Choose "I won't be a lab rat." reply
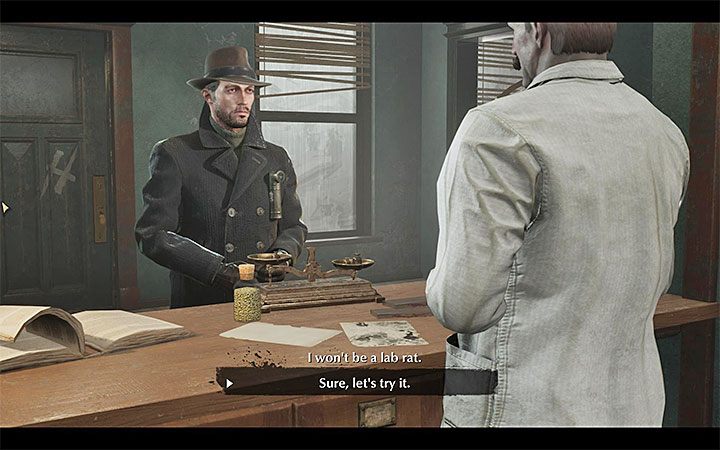Image resolution: width=720 pixels, height=450 pixels. pyautogui.click(x=359, y=358)
